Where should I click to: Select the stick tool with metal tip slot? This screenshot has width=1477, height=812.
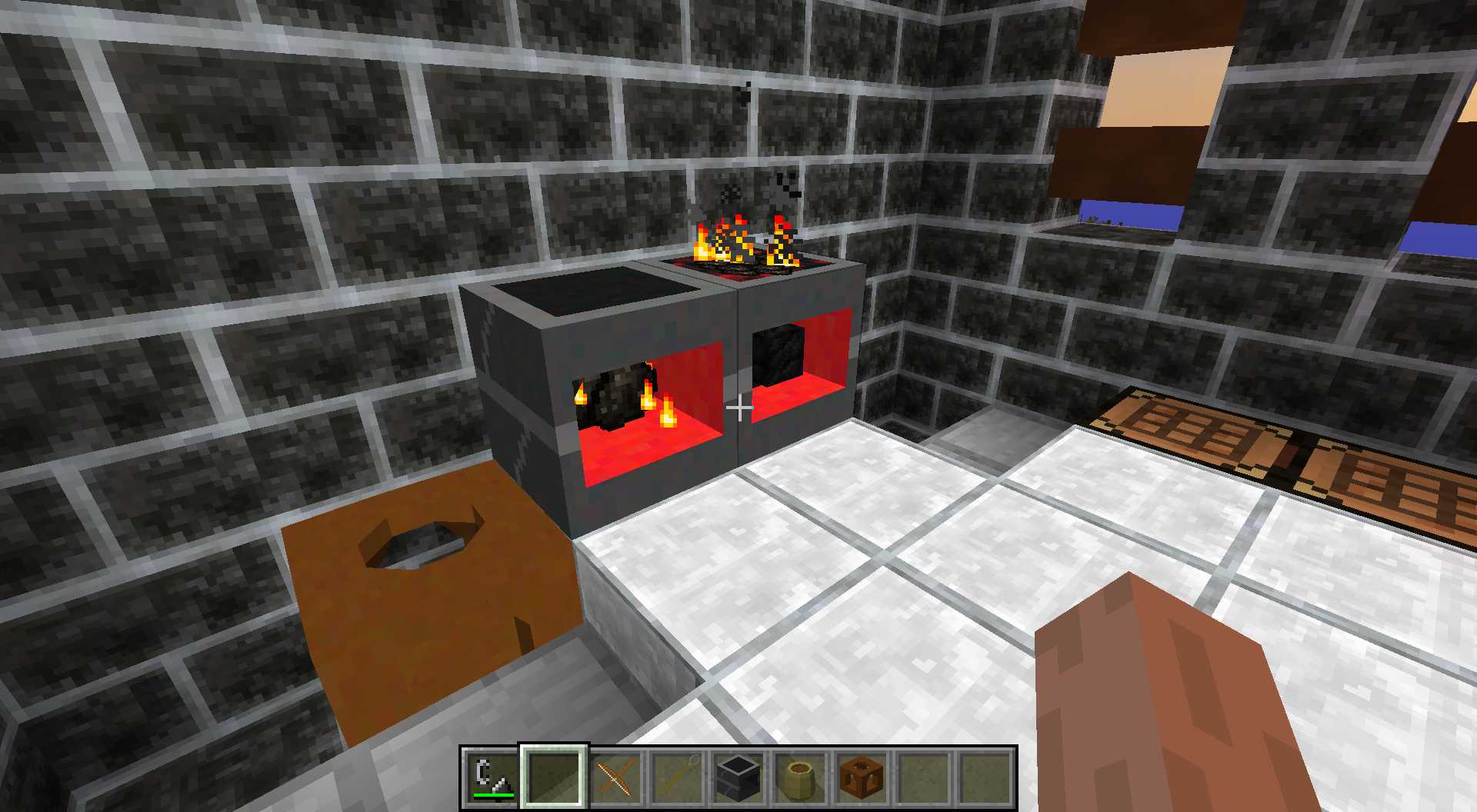[x=677, y=776]
